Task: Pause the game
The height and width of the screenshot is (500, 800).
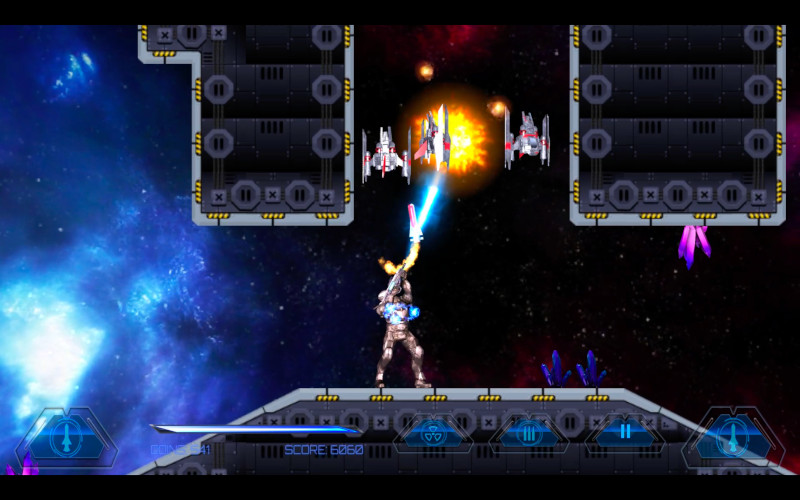Action: point(625,433)
